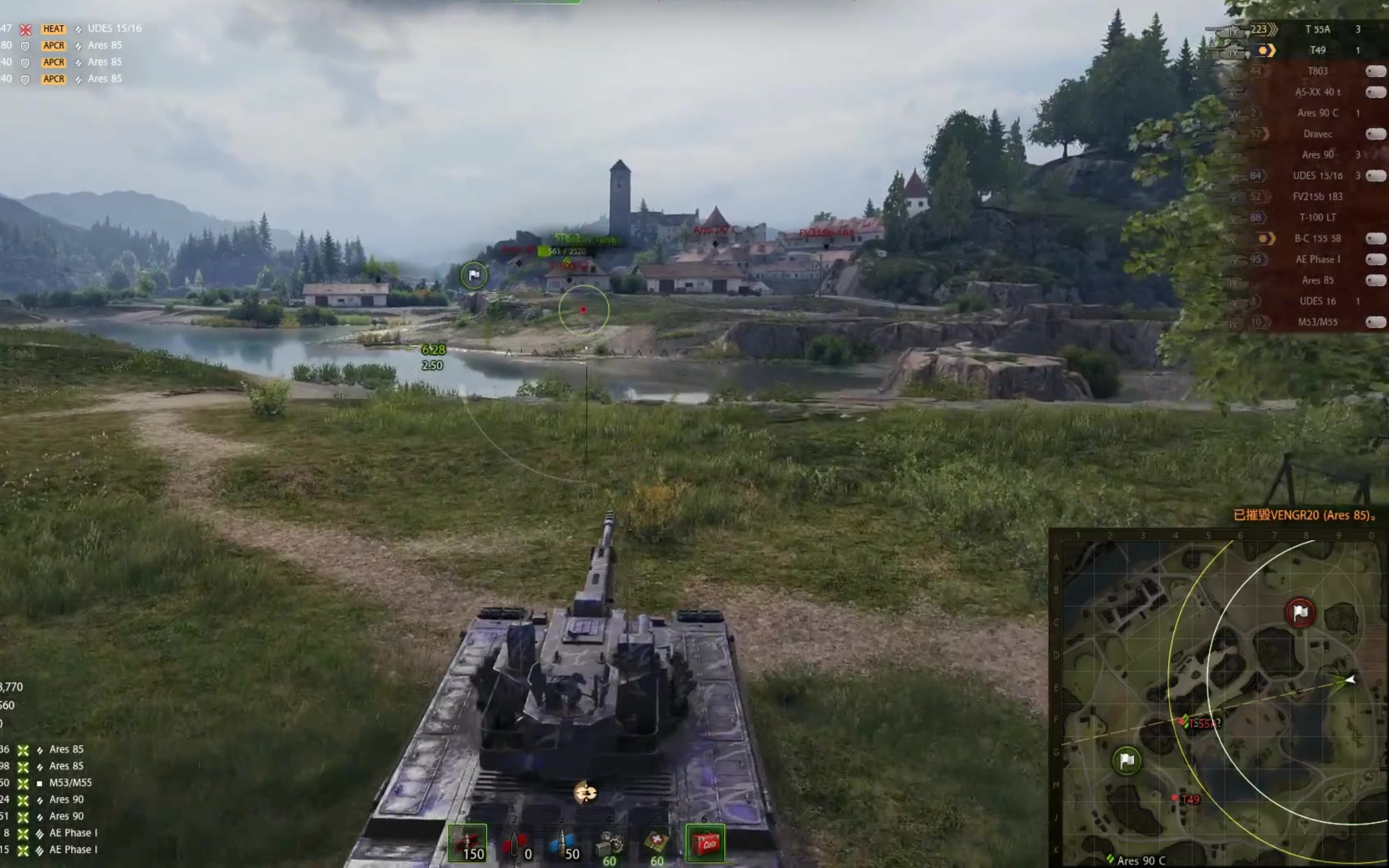The width and height of the screenshot is (1389, 868).
Task: Click the minimap
Action: 1217,698
